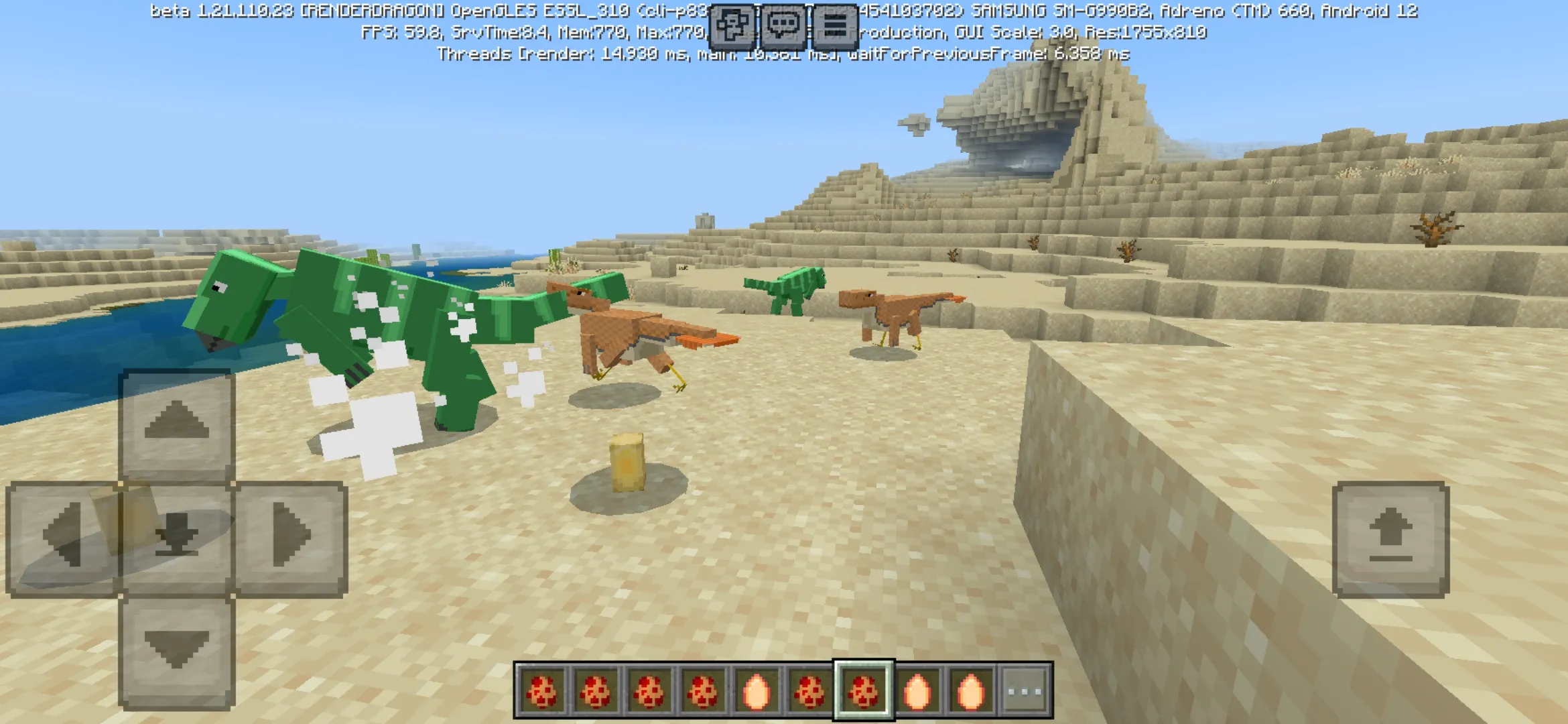Open the chat speech-bubble button
The width and height of the screenshot is (1568, 724).
(783, 26)
